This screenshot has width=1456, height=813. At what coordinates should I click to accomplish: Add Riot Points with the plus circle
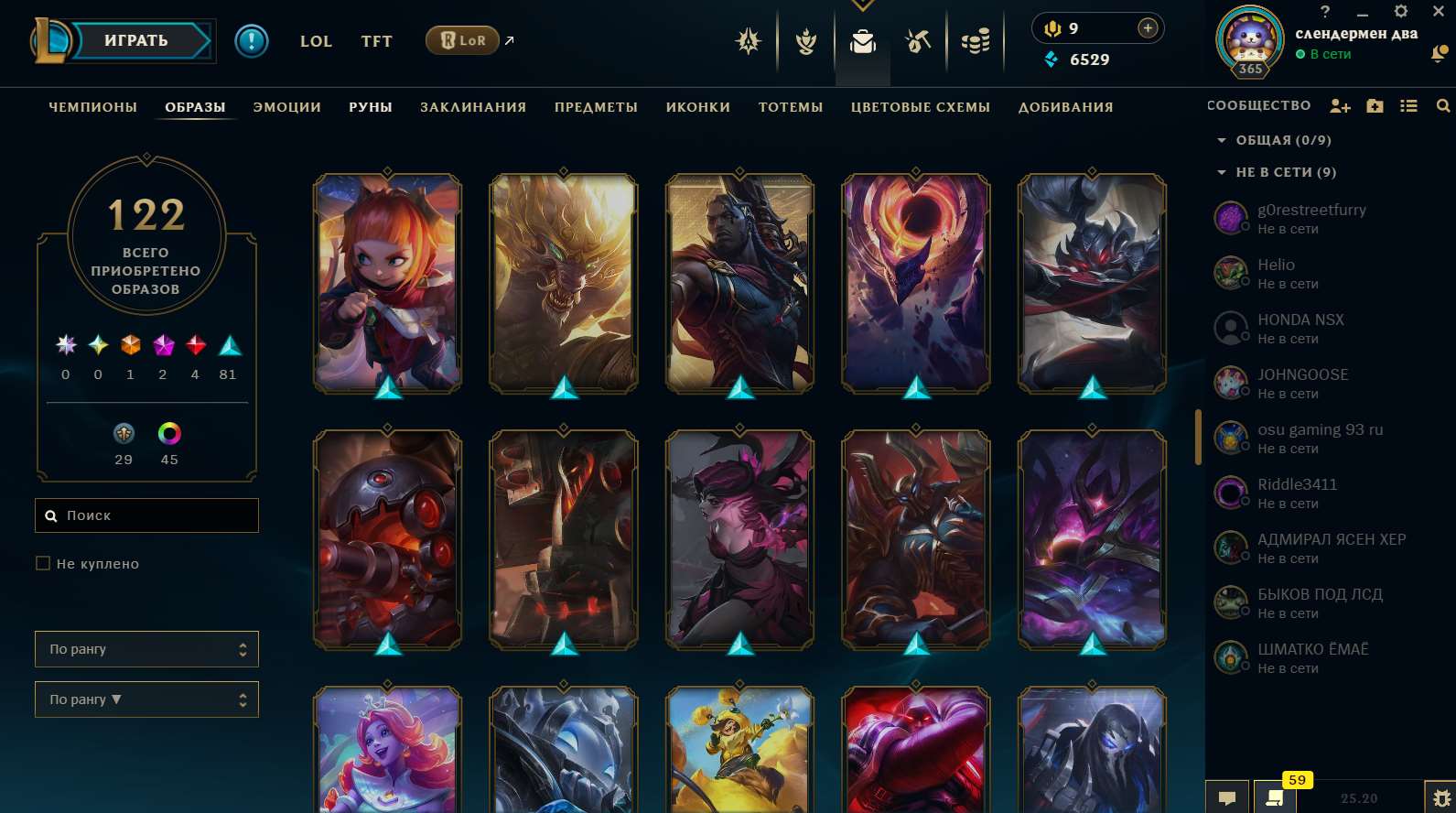[x=1147, y=27]
